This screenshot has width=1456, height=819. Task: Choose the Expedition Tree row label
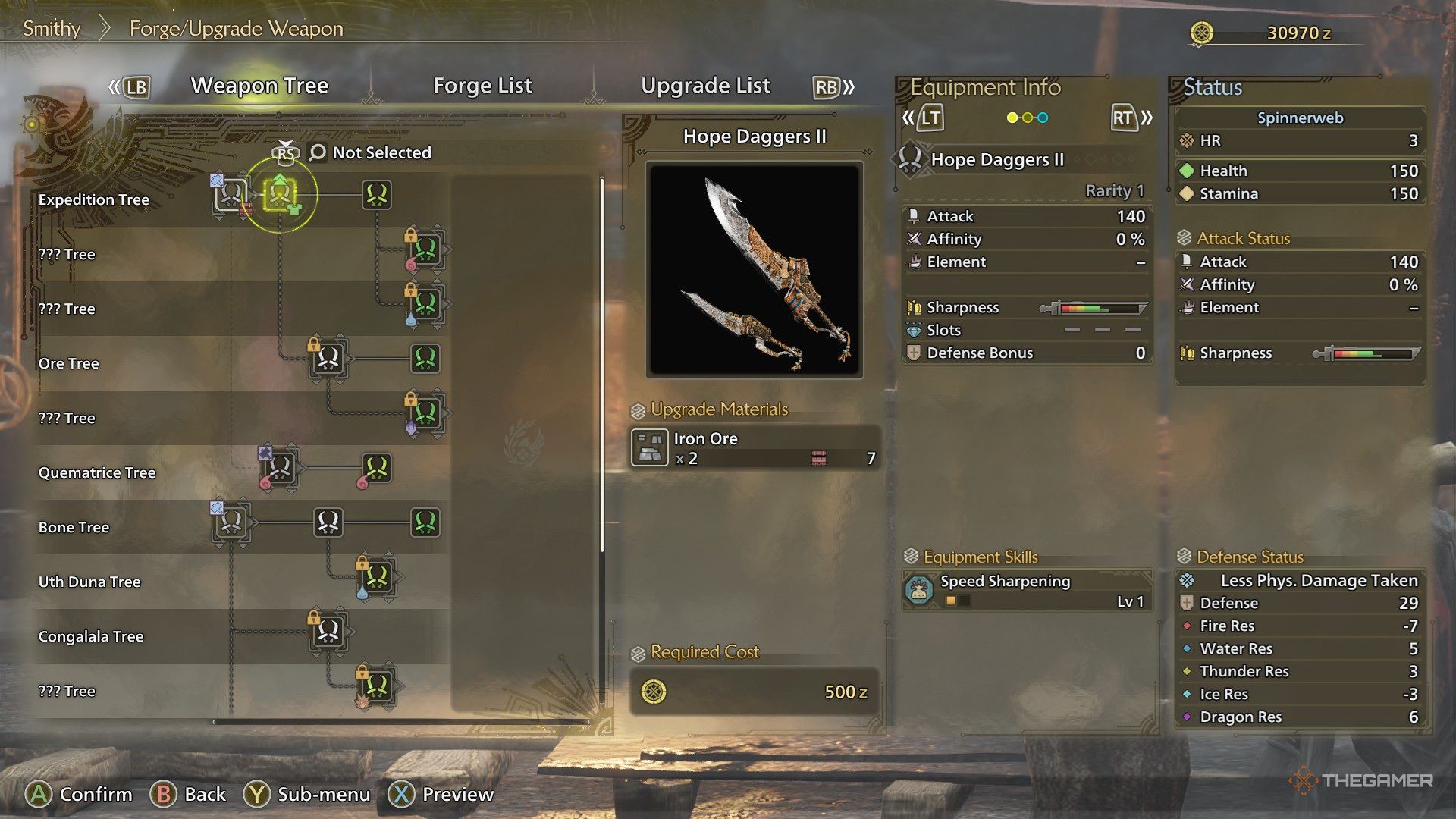[x=93, y=199]
